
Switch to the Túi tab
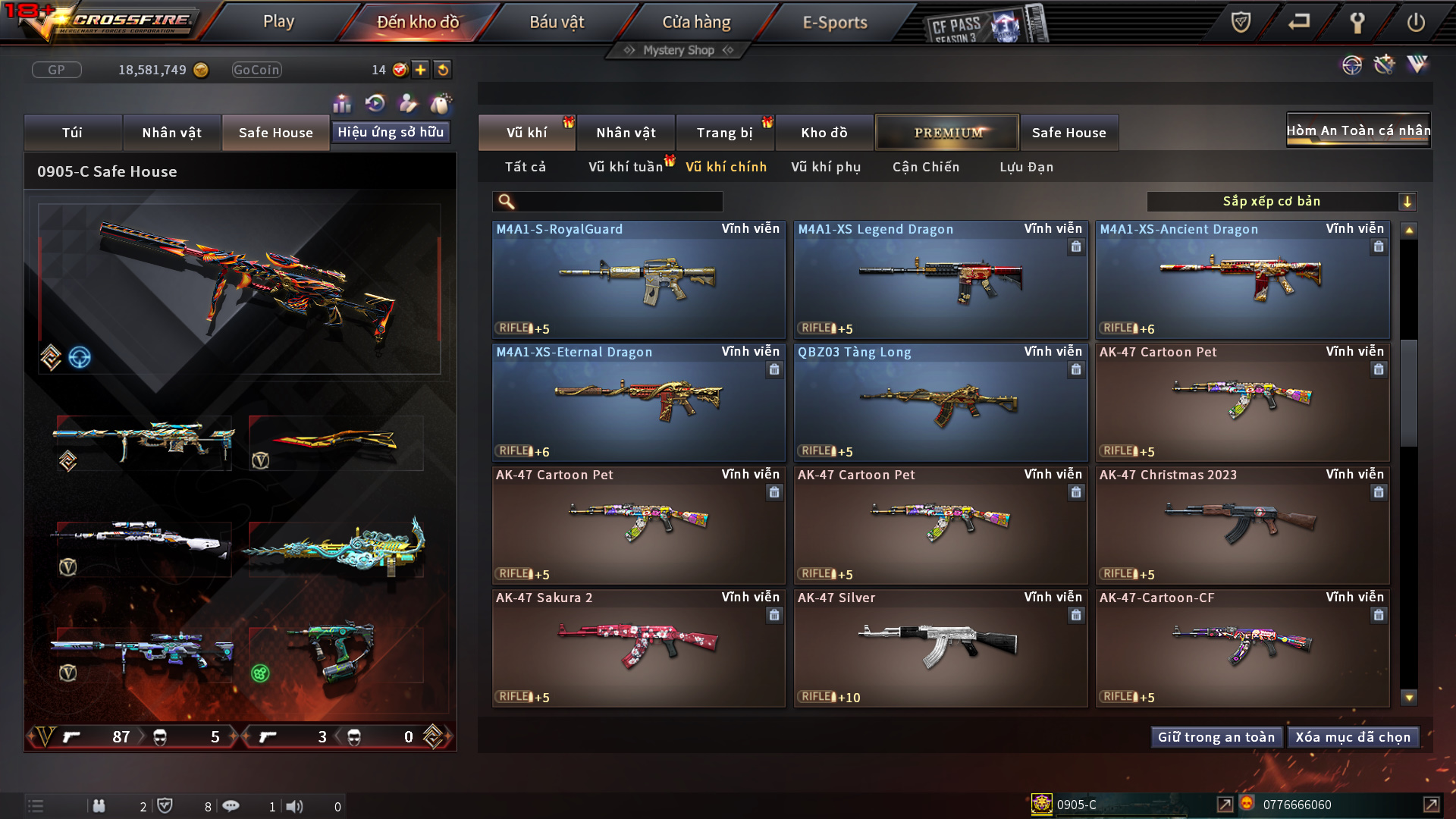[72, 133]
